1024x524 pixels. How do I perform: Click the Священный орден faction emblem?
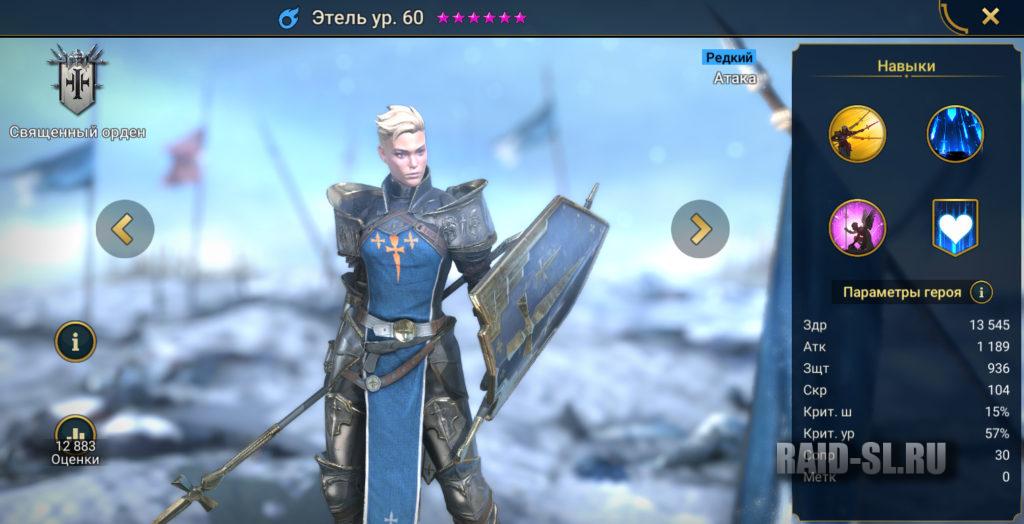point(77,80)
